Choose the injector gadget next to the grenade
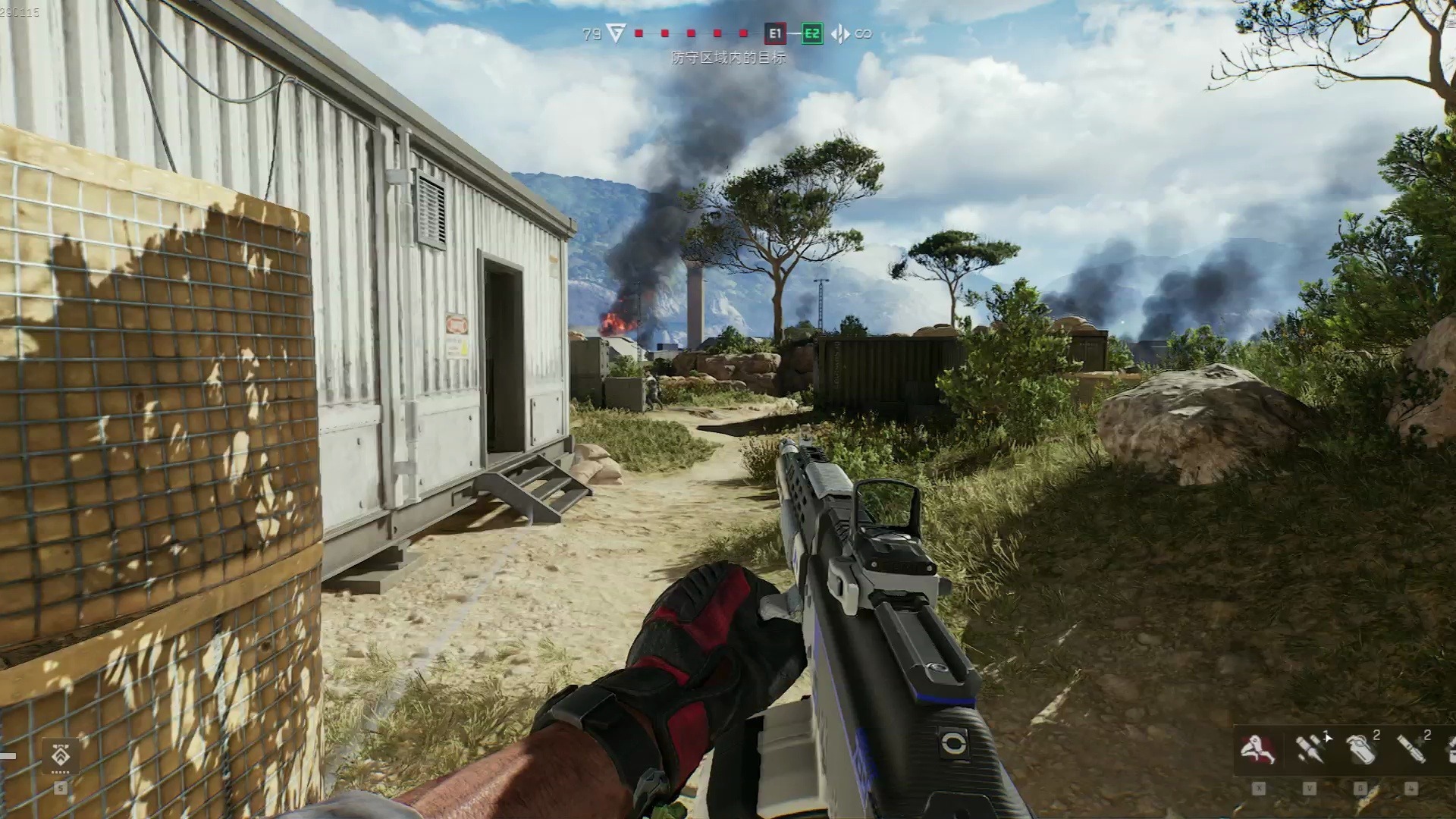 [1411, 749]
